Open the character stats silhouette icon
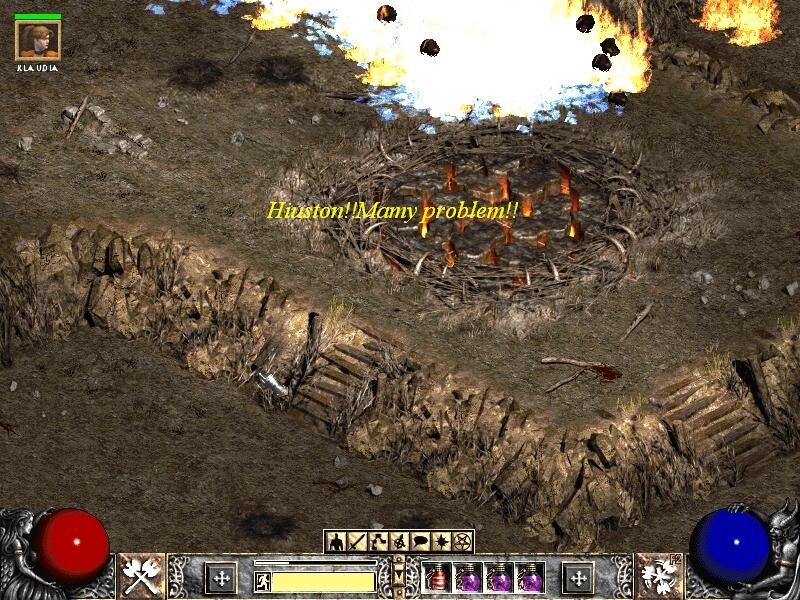The width and height of the screenshot is (800, 600). pos(335,542)
